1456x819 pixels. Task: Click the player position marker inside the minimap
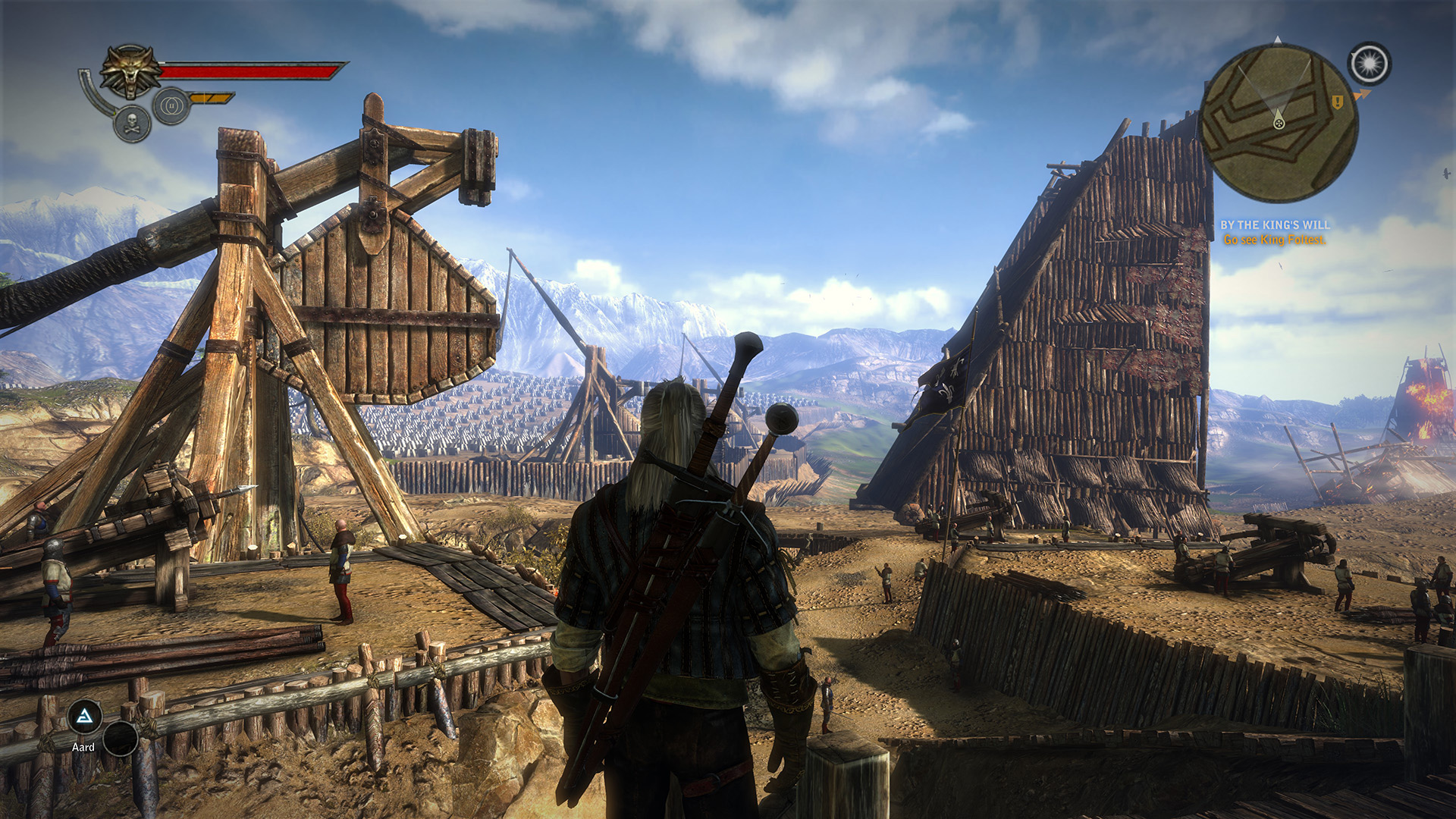click(x=1279, y=123)
